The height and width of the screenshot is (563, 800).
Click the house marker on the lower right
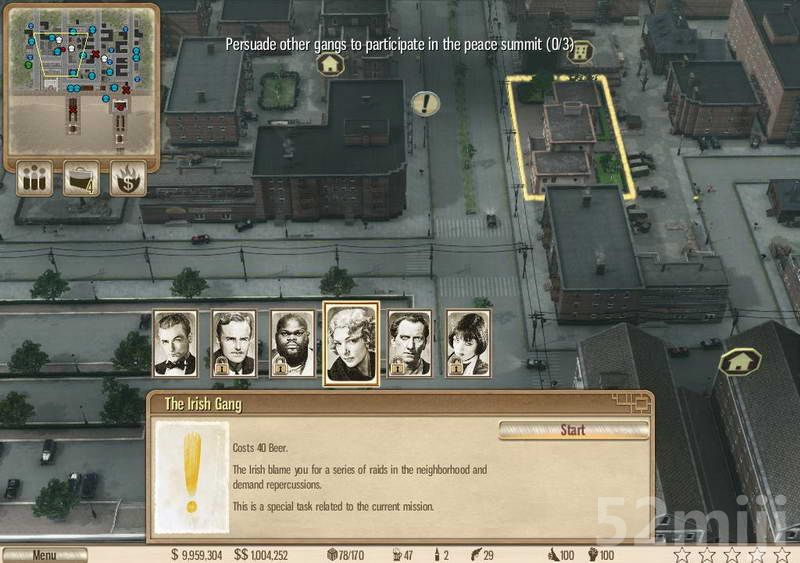pos(740,361)
